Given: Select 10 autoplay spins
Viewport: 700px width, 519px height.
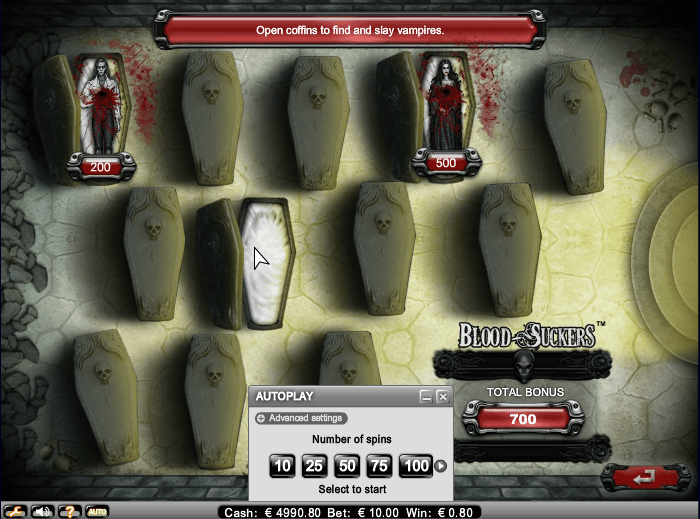Looking at the screenshot, I should coord(282,466).
